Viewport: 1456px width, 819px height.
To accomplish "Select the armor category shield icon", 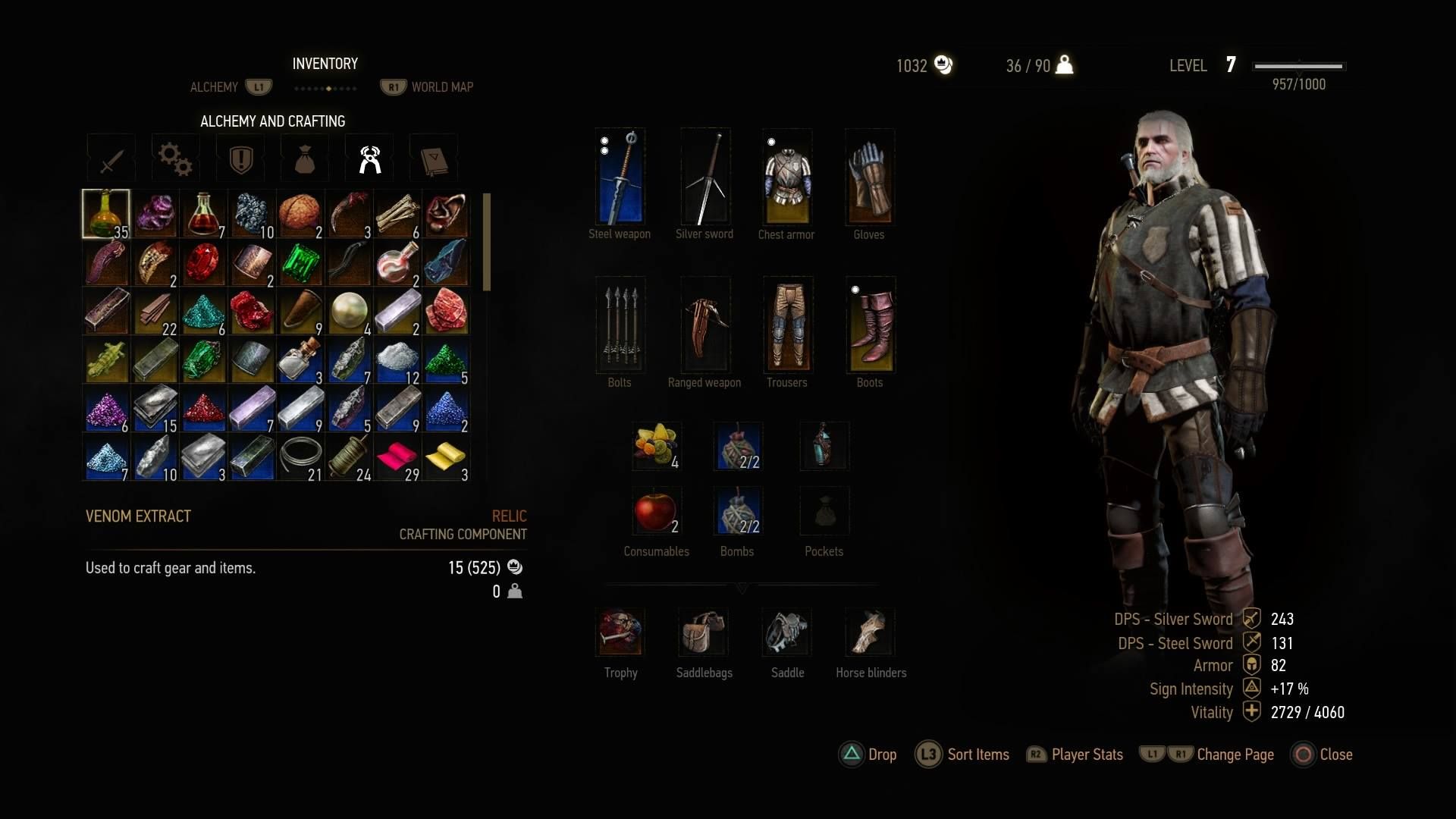I will click(x=240, y=157).
